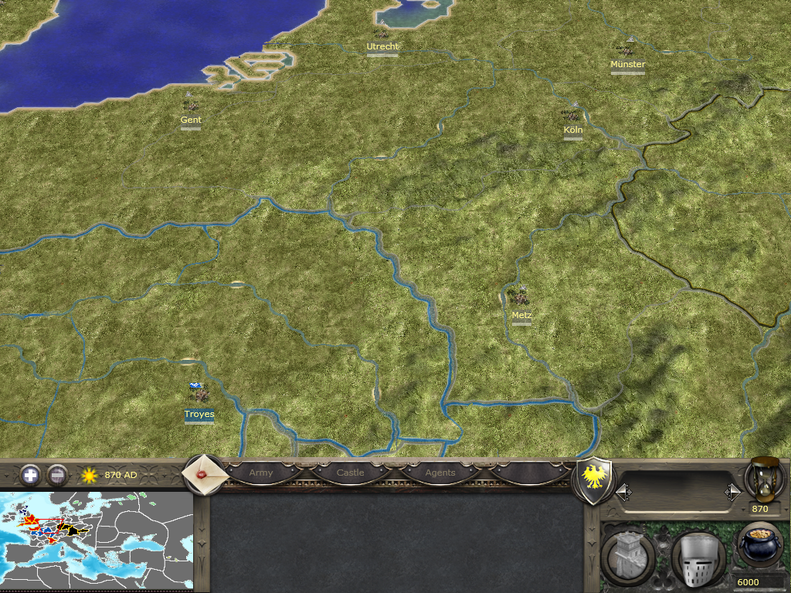This screenshot has width=791, height=593.
Task: Open the faction overview eagle shield
Action: click(595, 479)
